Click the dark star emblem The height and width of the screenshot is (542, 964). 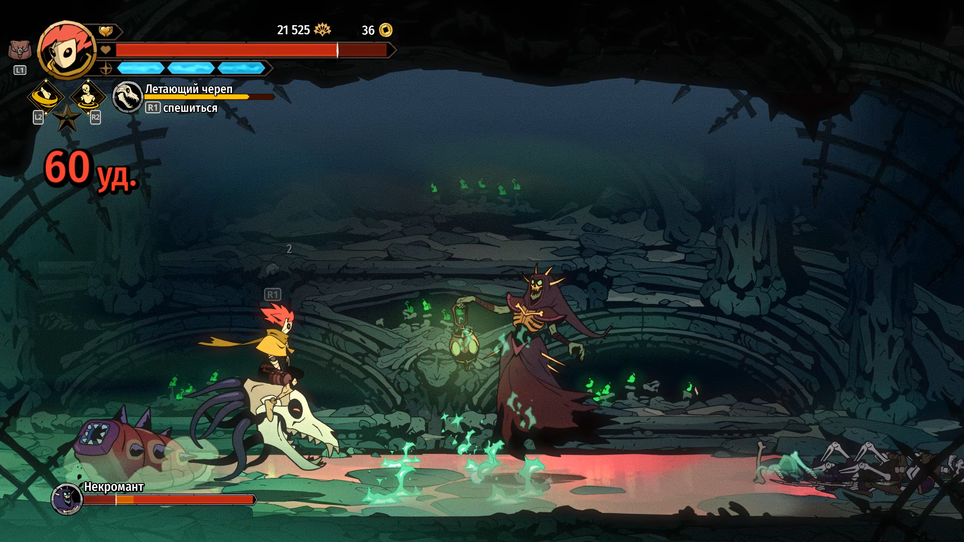(67, 120)
